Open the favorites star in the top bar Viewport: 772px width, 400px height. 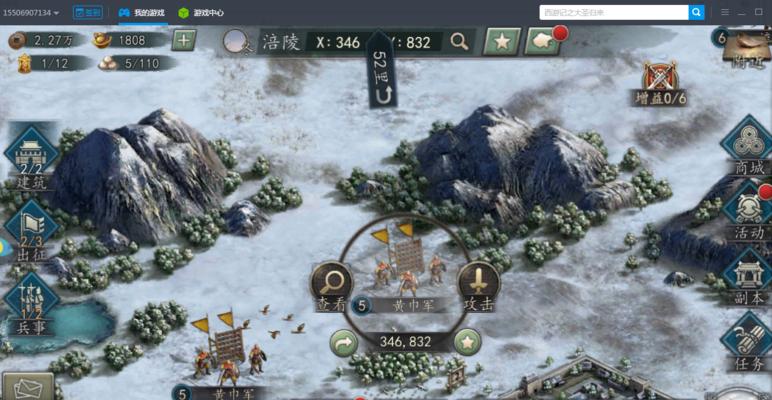click(501, 41)
